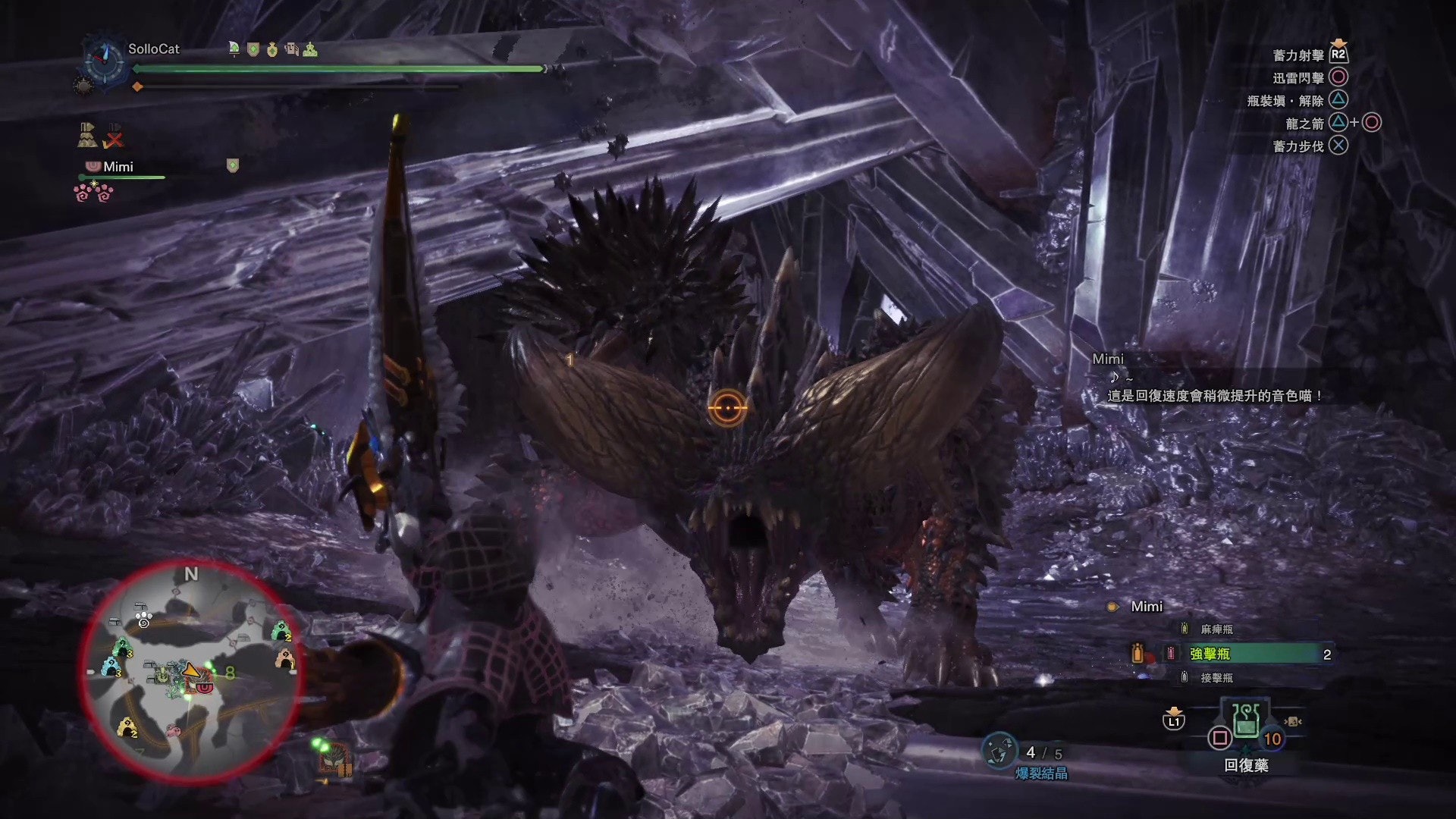Toggle the crossed-out item icon near the sharpness display

(113, 135)
